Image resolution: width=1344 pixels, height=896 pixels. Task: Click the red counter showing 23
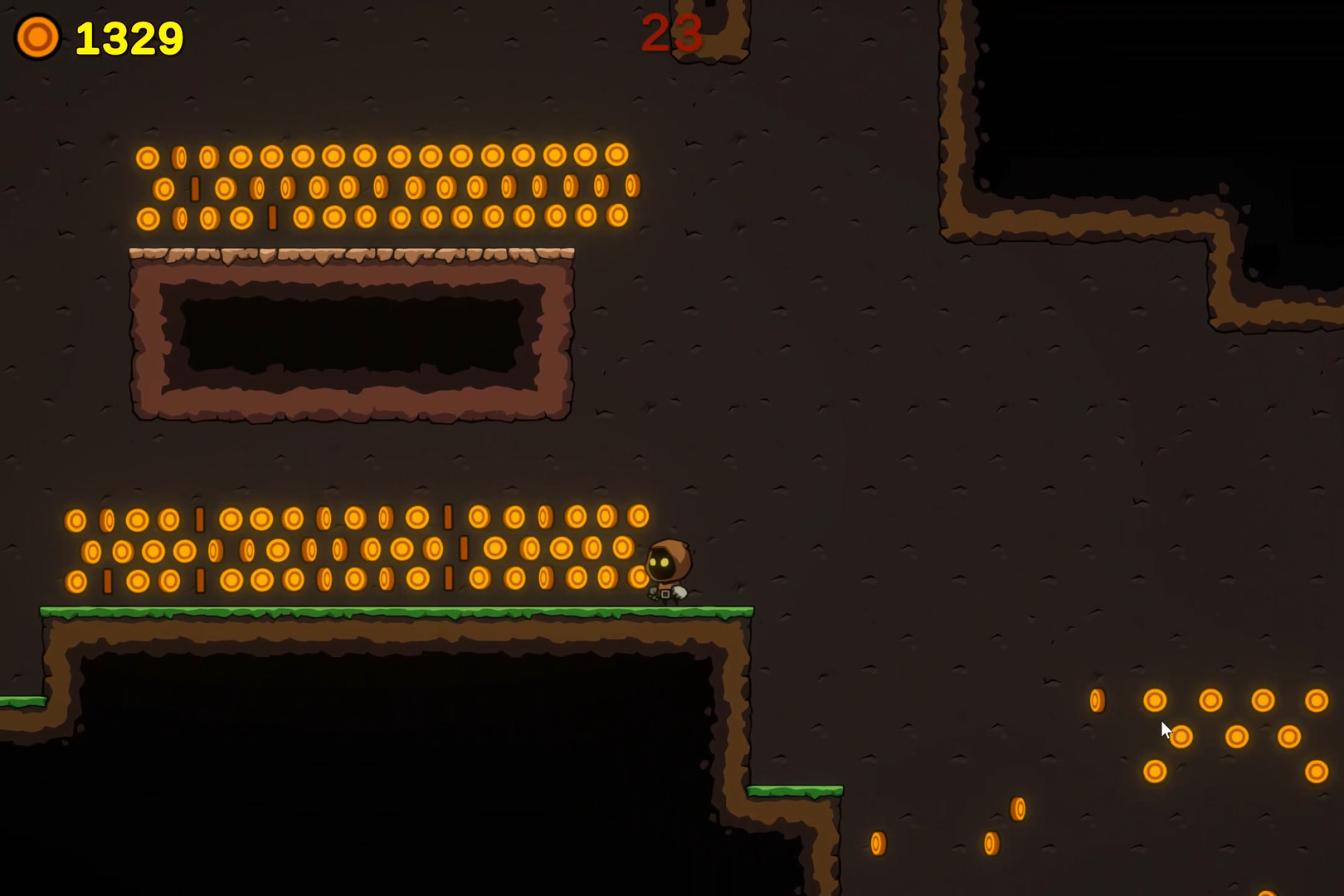(672, 33)
